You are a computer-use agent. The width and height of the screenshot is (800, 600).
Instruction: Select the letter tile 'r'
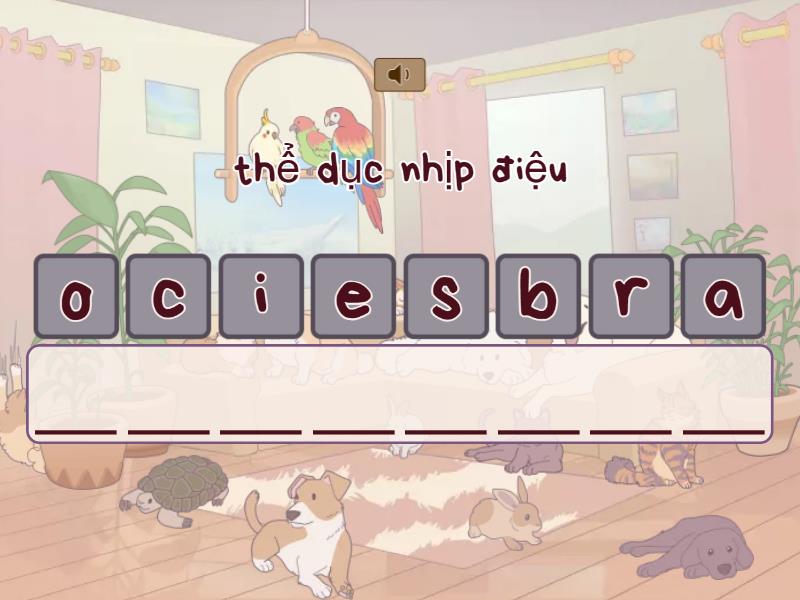[x=630, y=296]
